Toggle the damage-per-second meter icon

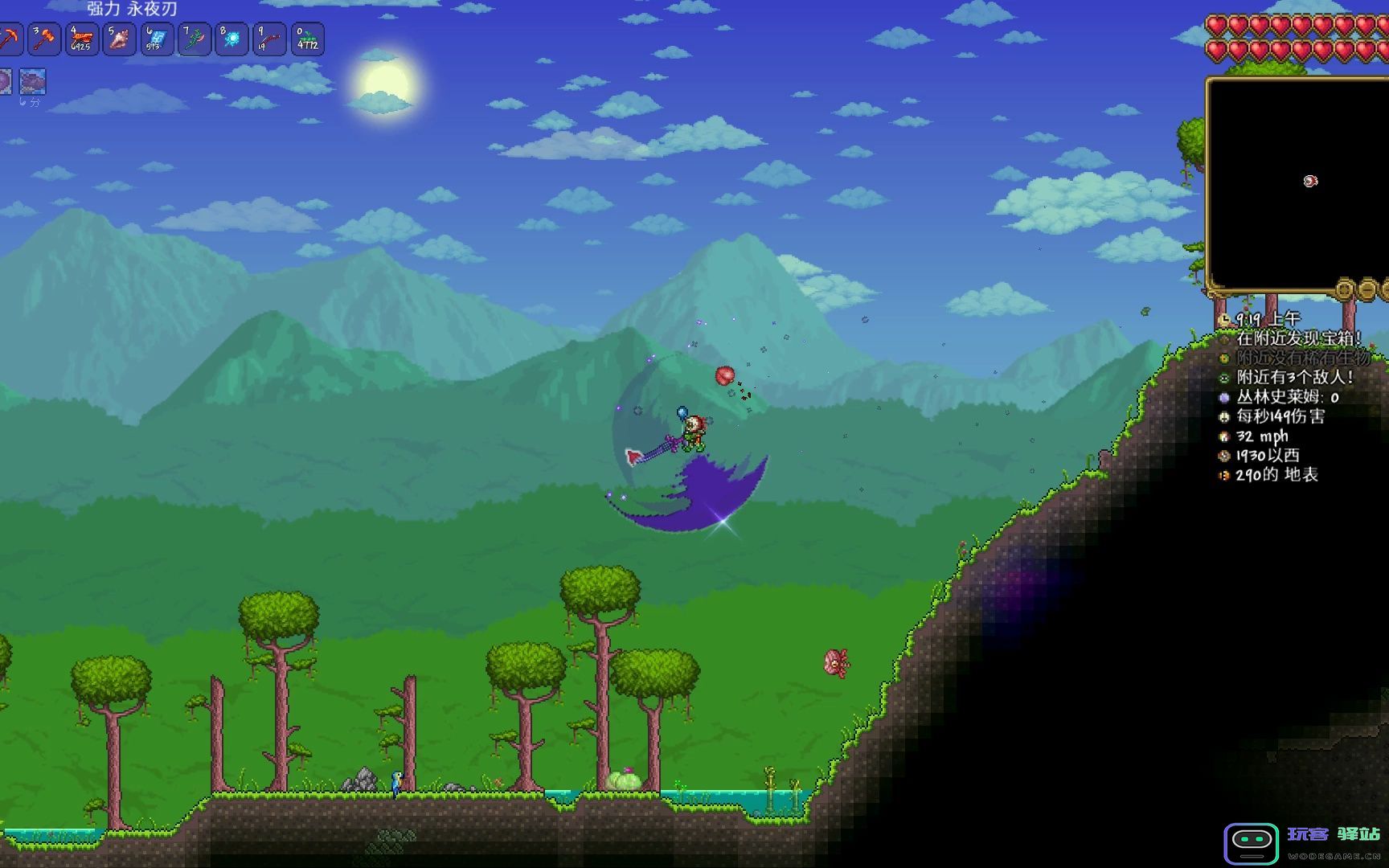pos(1224,416)
